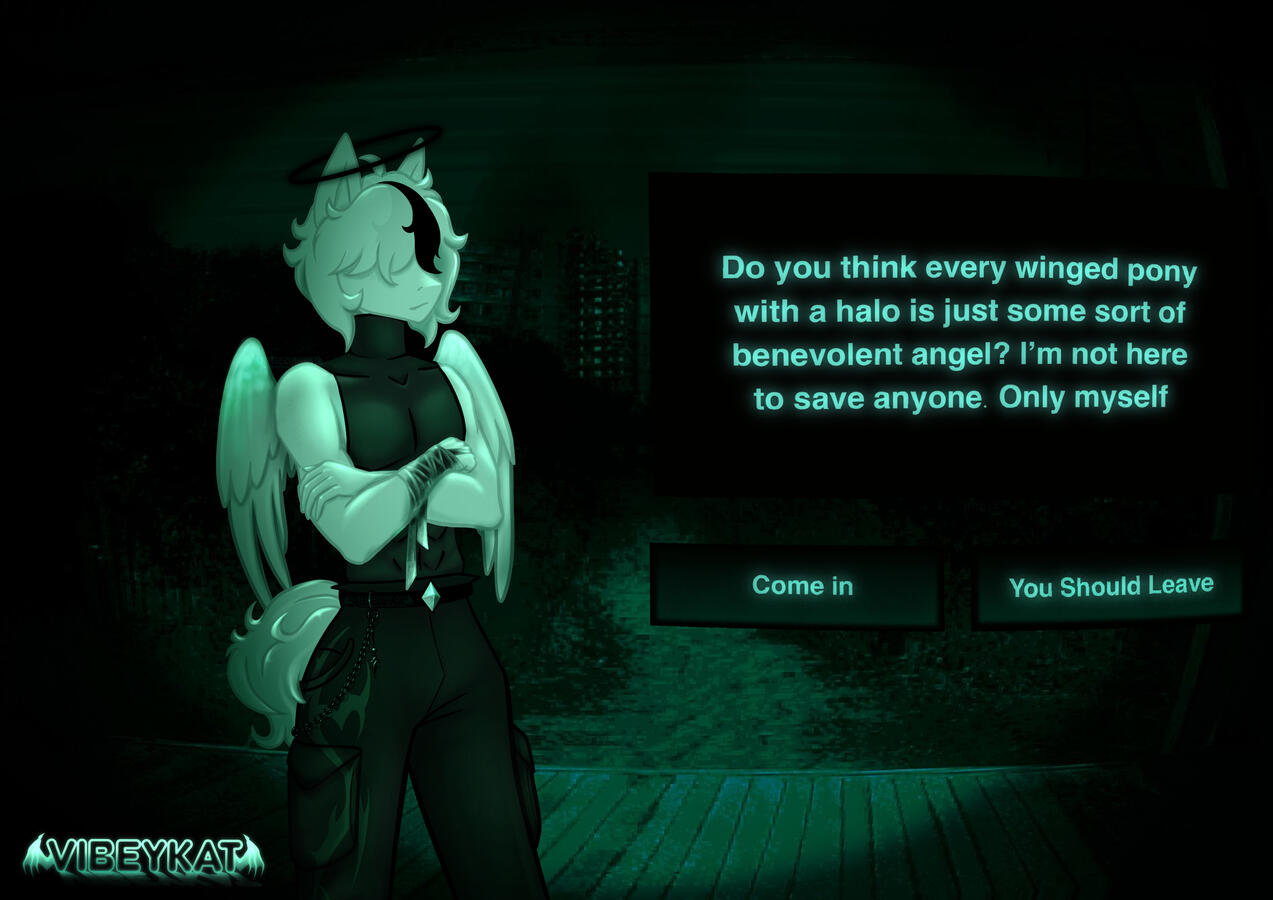Choose the "Come in" dialogue option
The height and width of the screenshot is (900, 1273).
[801, 586]
